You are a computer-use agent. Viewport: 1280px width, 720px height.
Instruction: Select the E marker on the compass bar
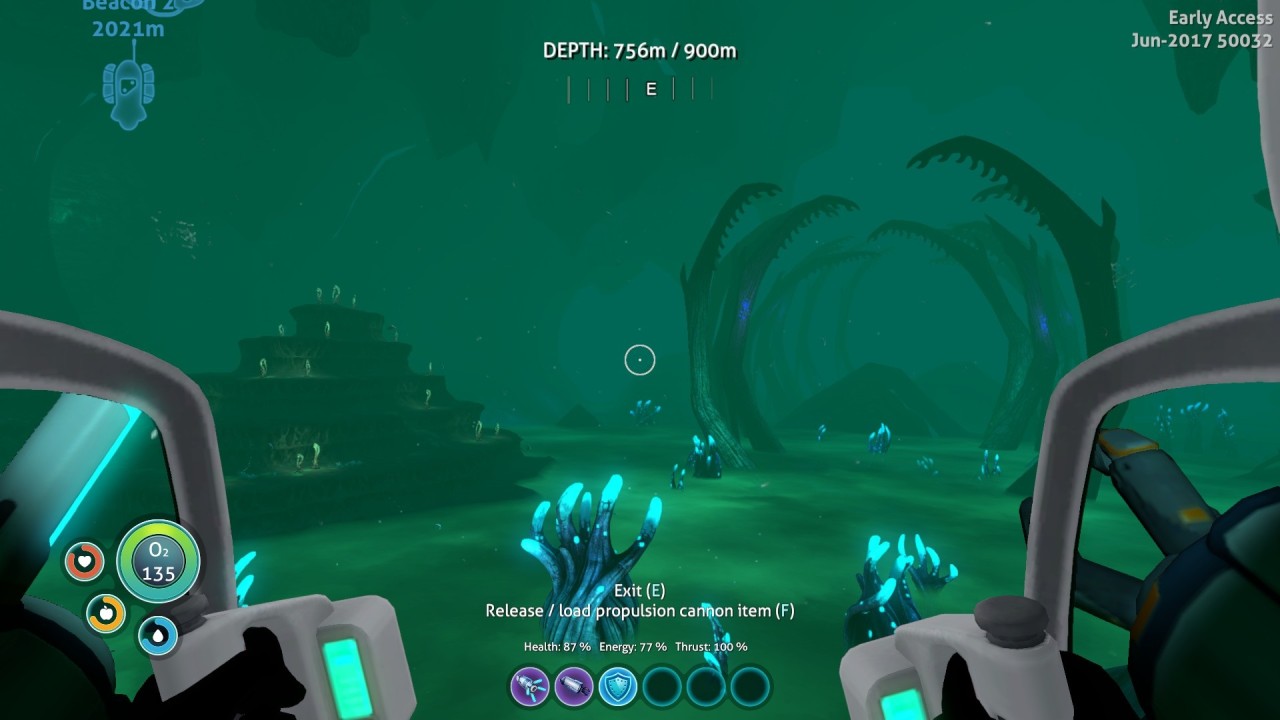click(x=650, y=89)
